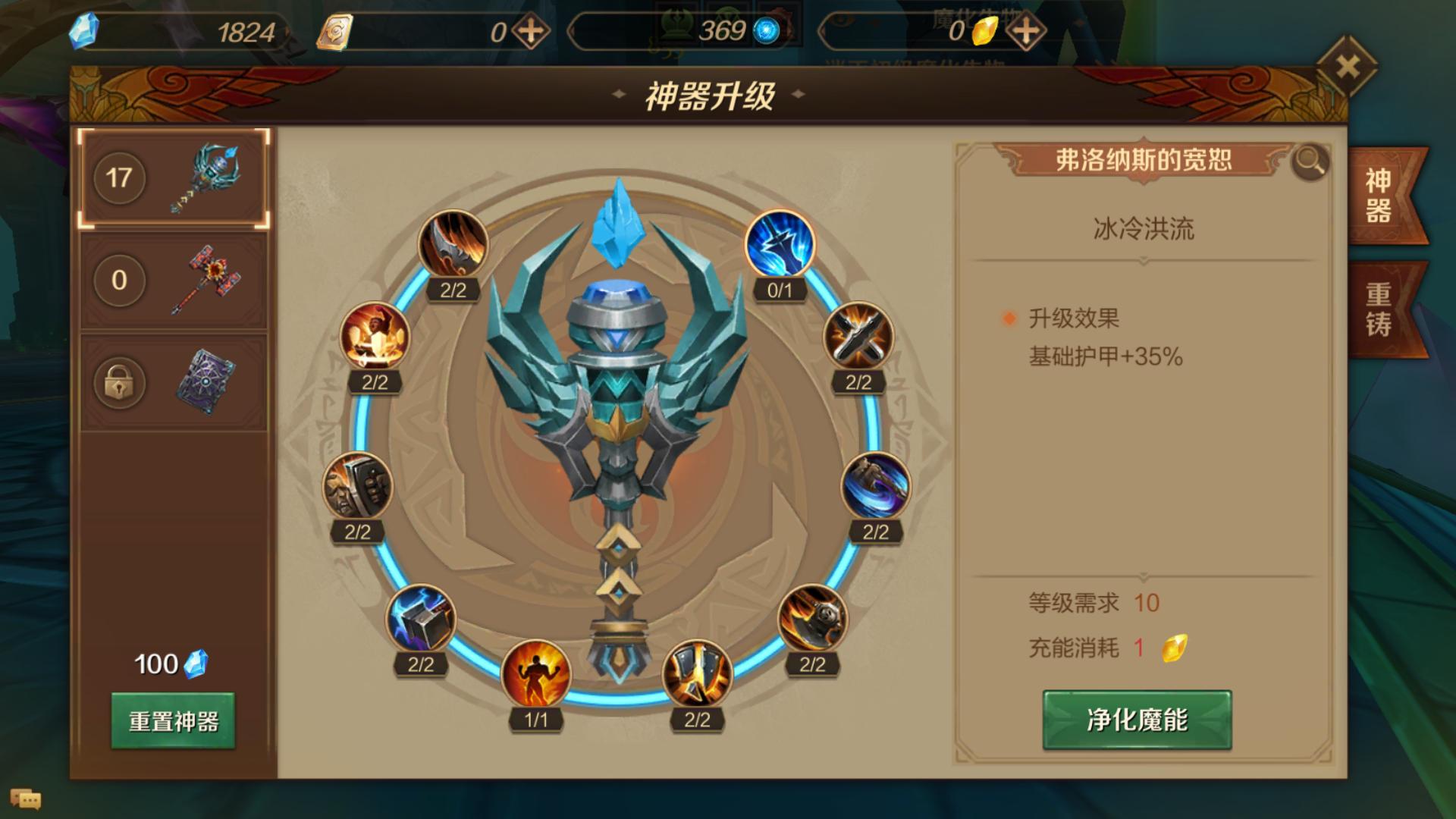1456x819 pixels.
Task: Select the staff artifact showing level 17
Action: coord(173,176)
